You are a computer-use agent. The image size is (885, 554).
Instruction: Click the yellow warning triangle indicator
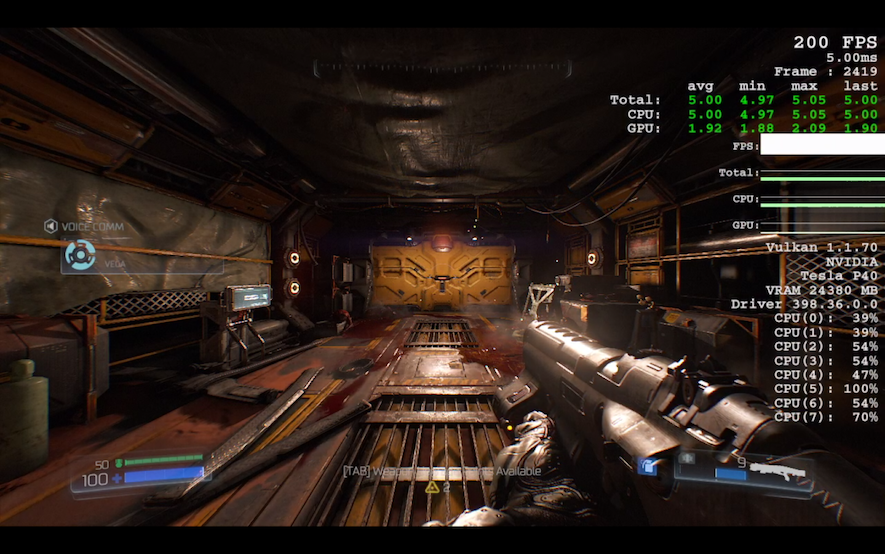pyautogui.click(x=432, y=487)
